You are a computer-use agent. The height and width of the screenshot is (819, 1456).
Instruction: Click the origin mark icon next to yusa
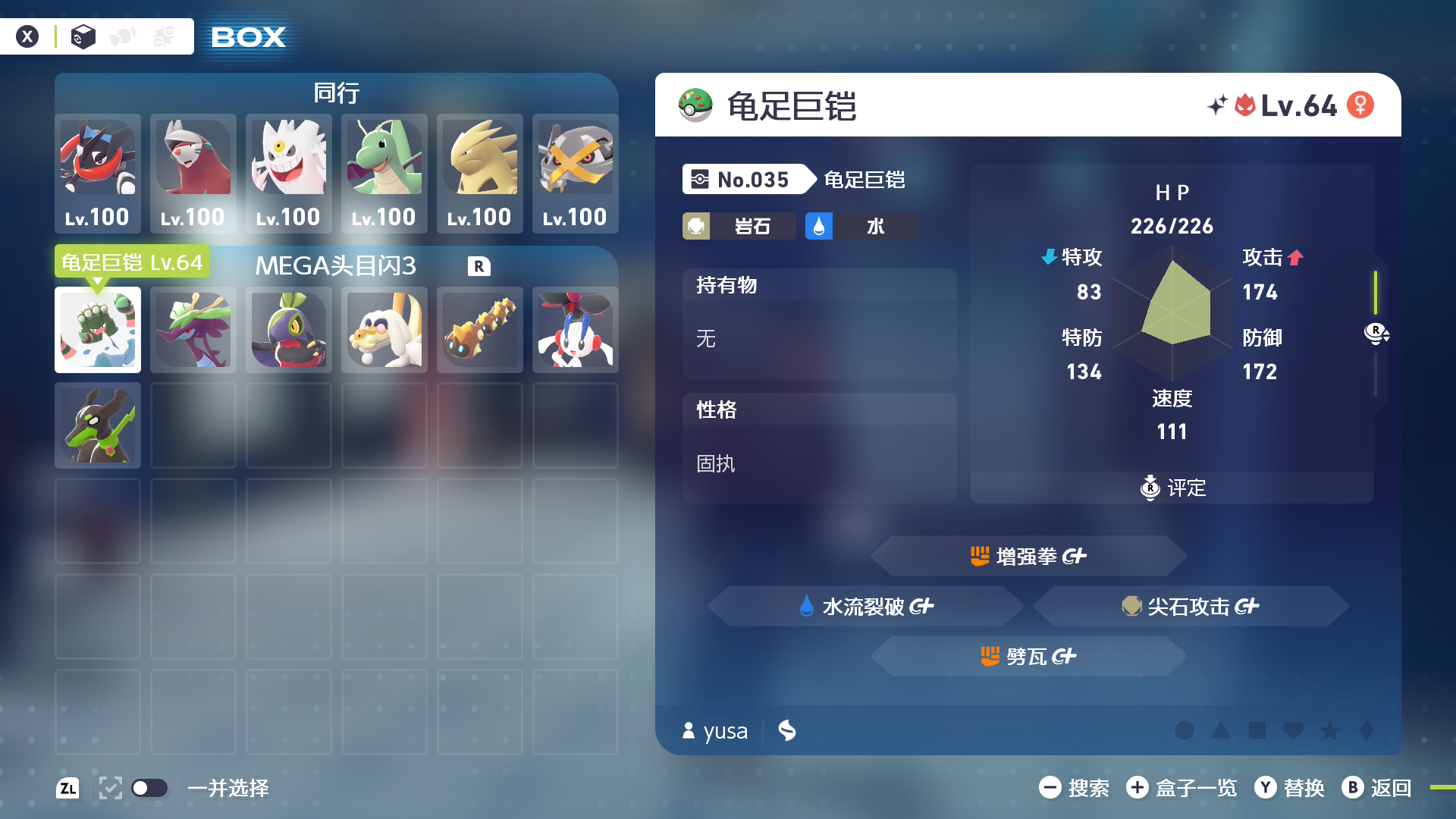click(x=787, y=730)
